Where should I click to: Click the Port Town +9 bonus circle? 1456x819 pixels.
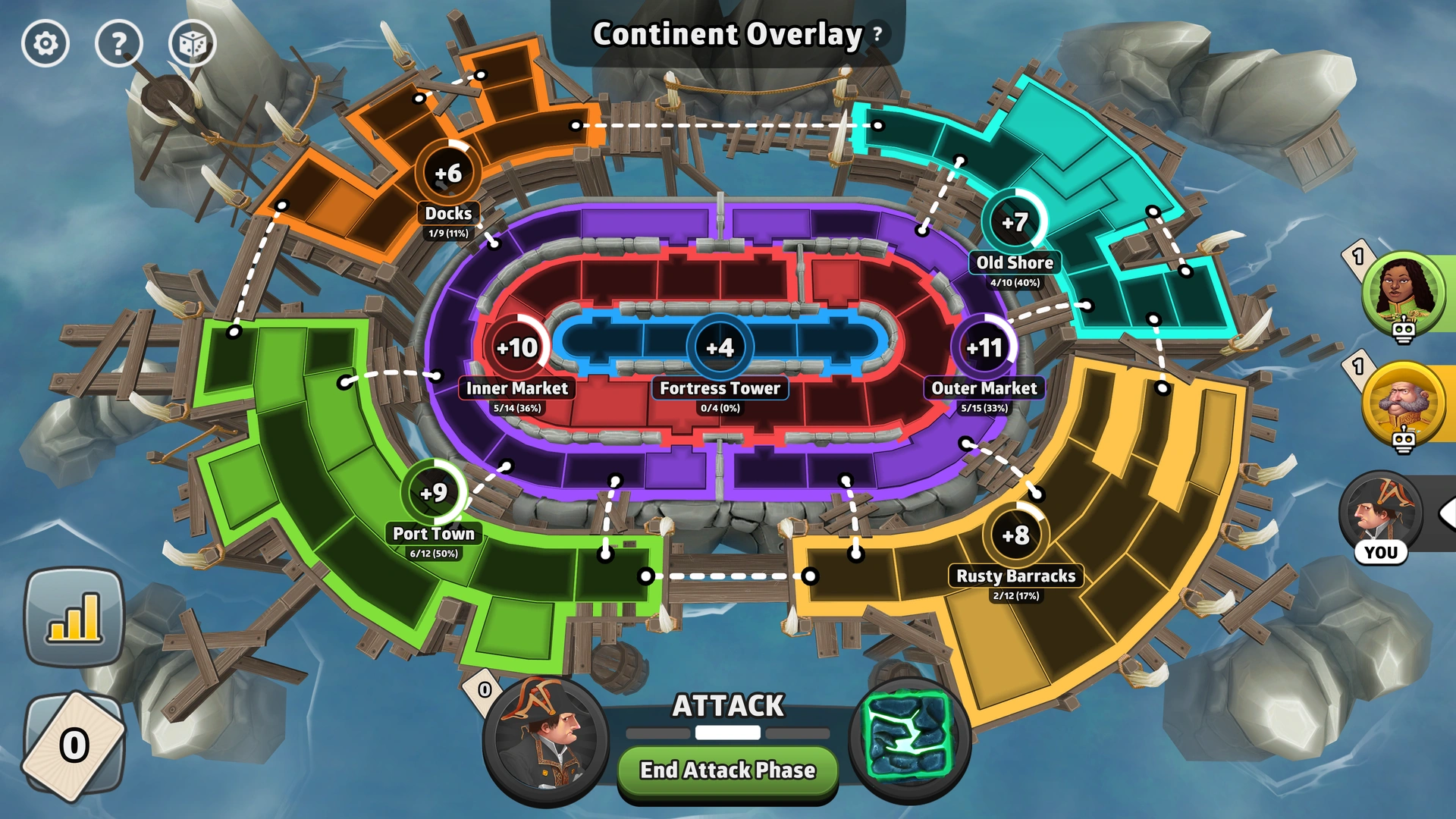click(x=432, y=493)
